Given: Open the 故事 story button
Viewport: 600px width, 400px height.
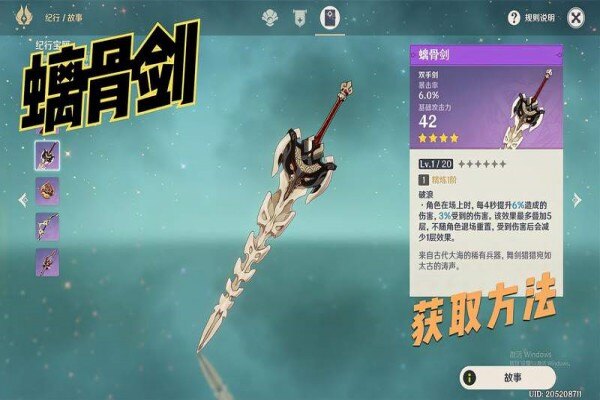Looking at the screenshot, I should pyautogui.click(x=493, y=377).
